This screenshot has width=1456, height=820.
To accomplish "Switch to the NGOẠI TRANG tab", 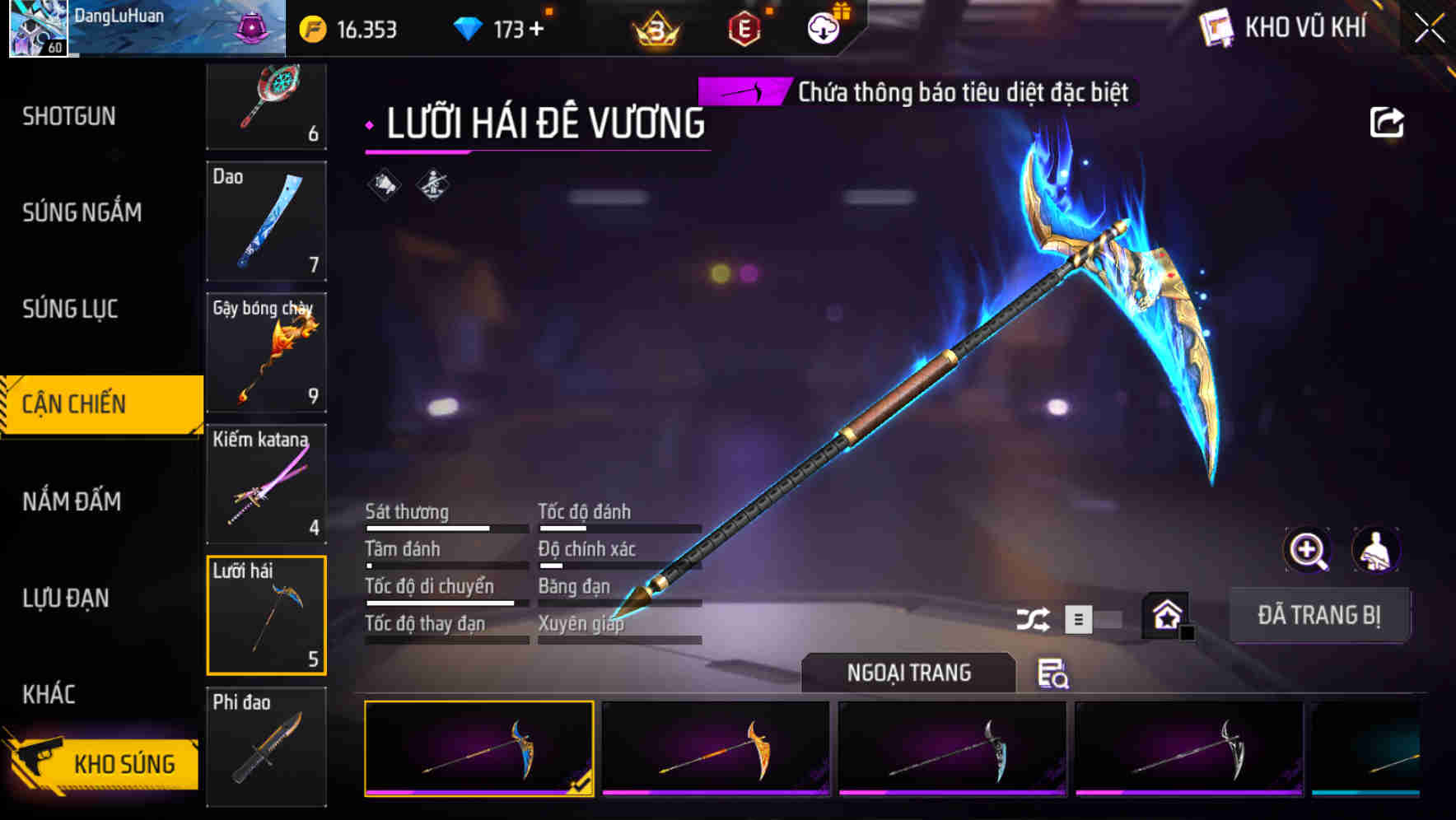I will click(x=908, y=673).
